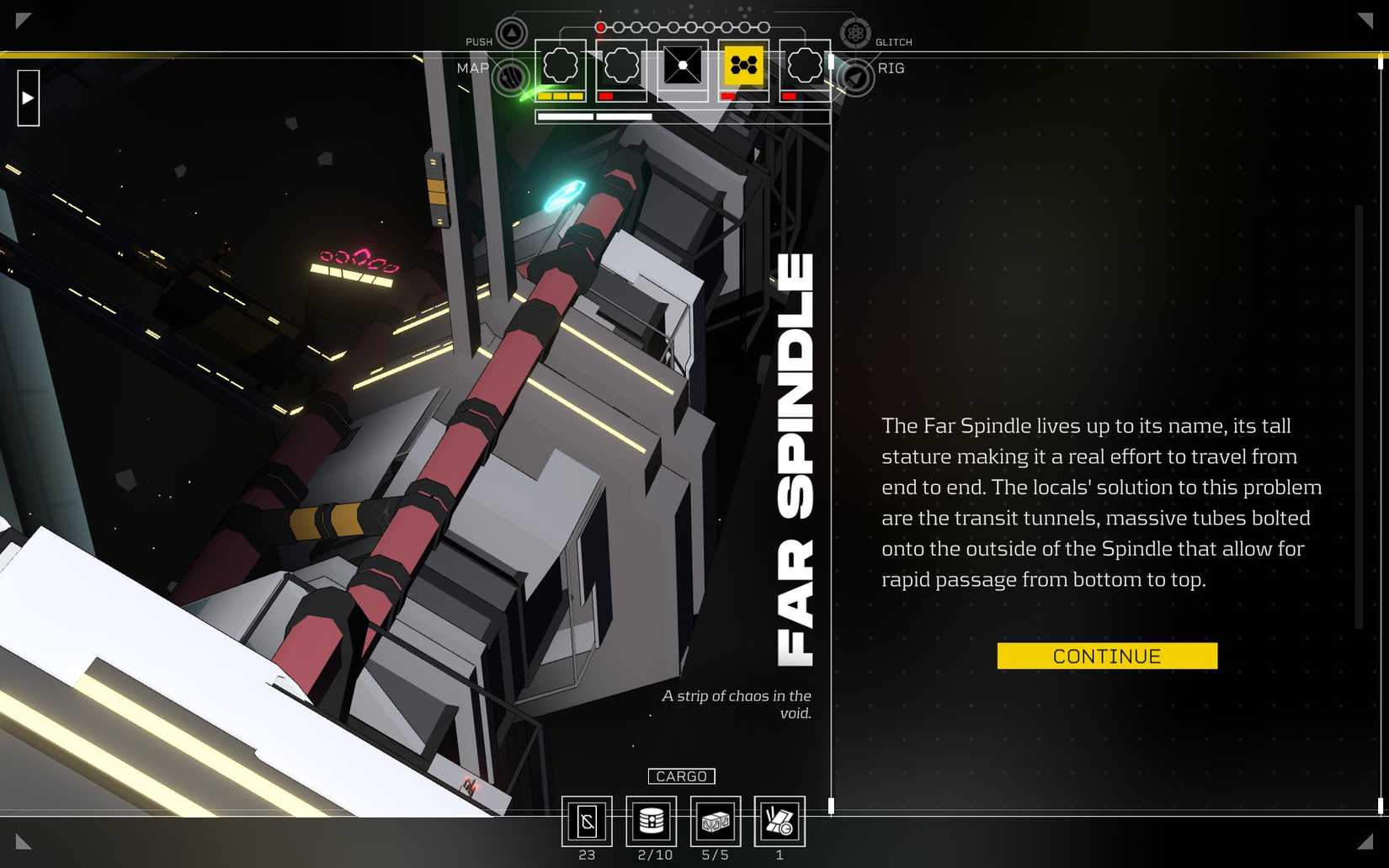Open the Map view
Viewport: 1389px width, 868px height.
coord(509,77)
